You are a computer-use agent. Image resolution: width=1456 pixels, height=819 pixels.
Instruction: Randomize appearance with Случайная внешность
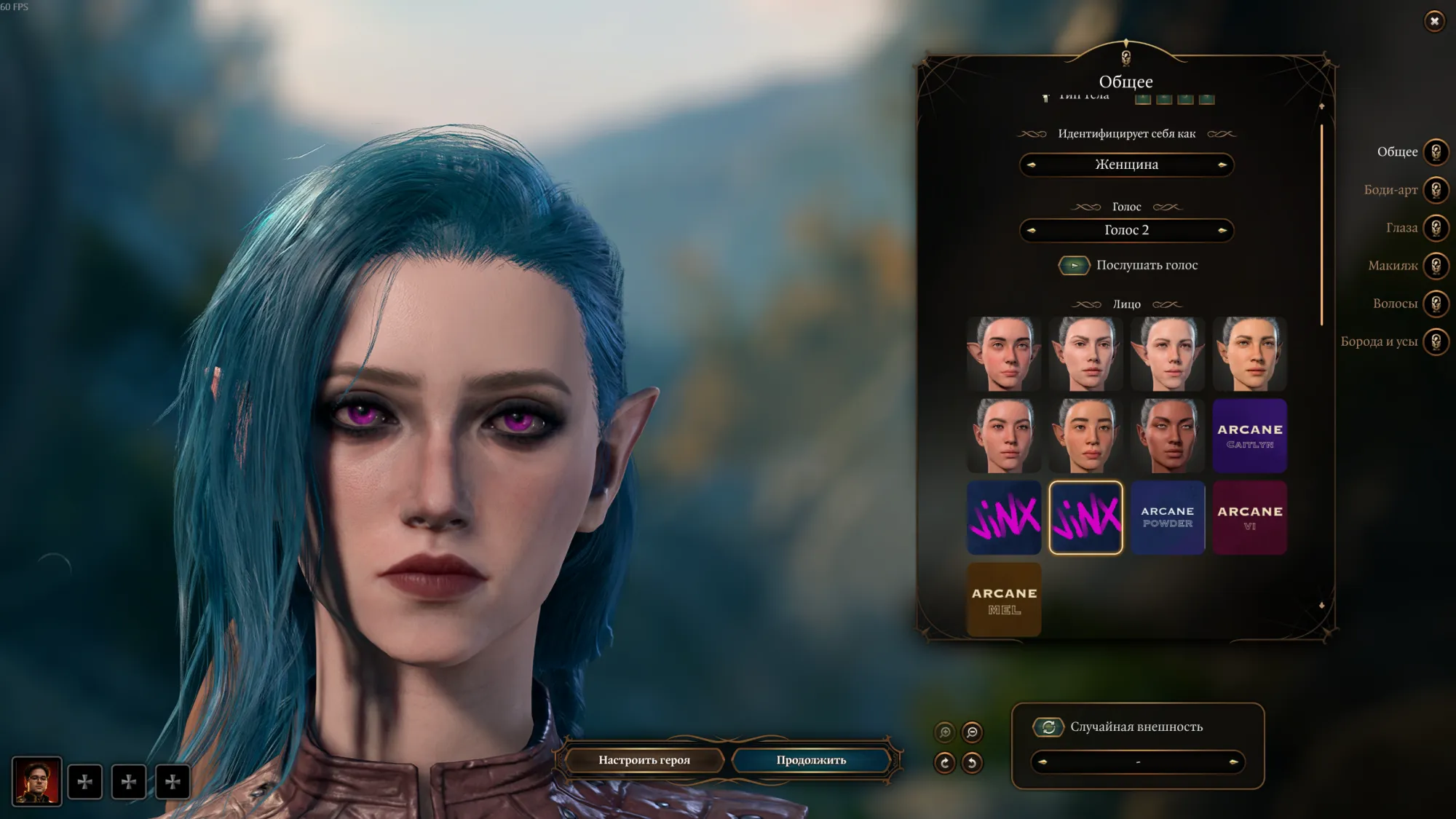point(1048,727)
